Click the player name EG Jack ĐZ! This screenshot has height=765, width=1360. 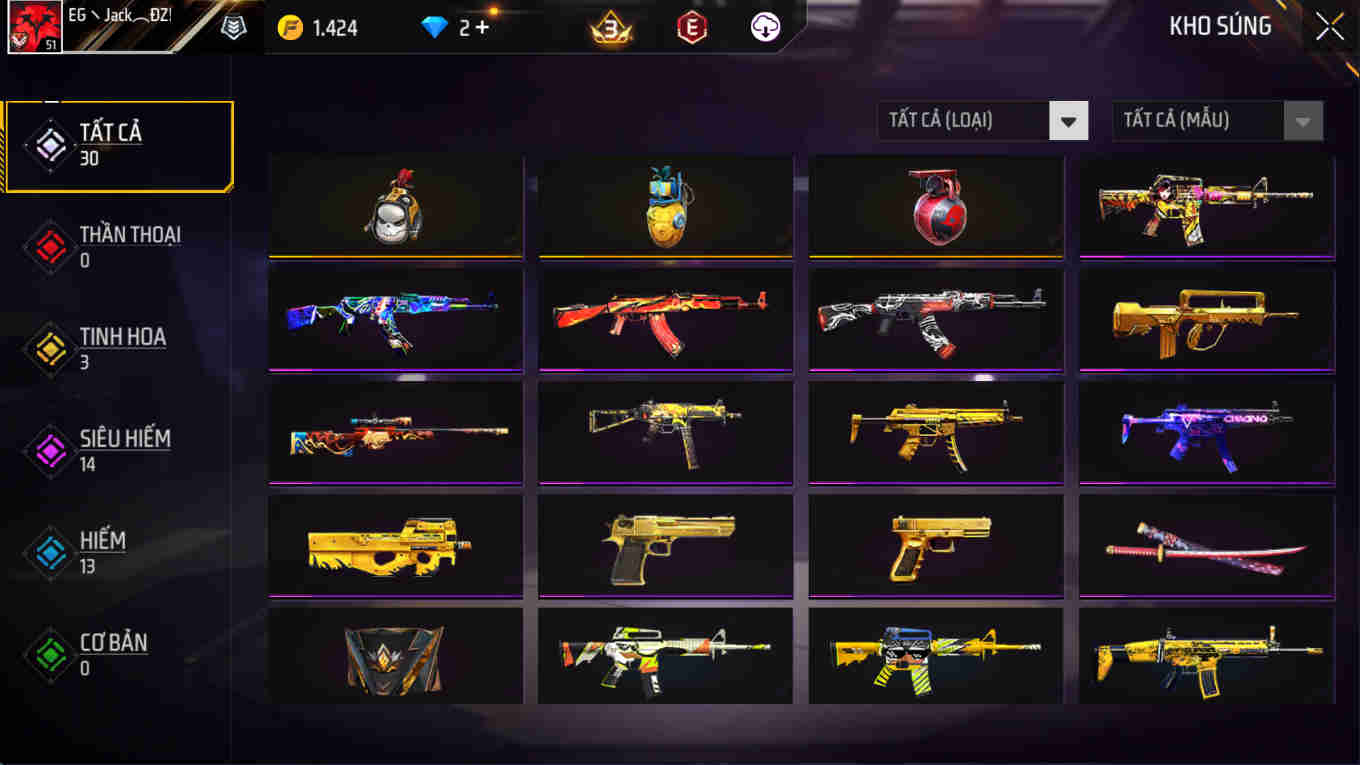[x=120, y=14]
